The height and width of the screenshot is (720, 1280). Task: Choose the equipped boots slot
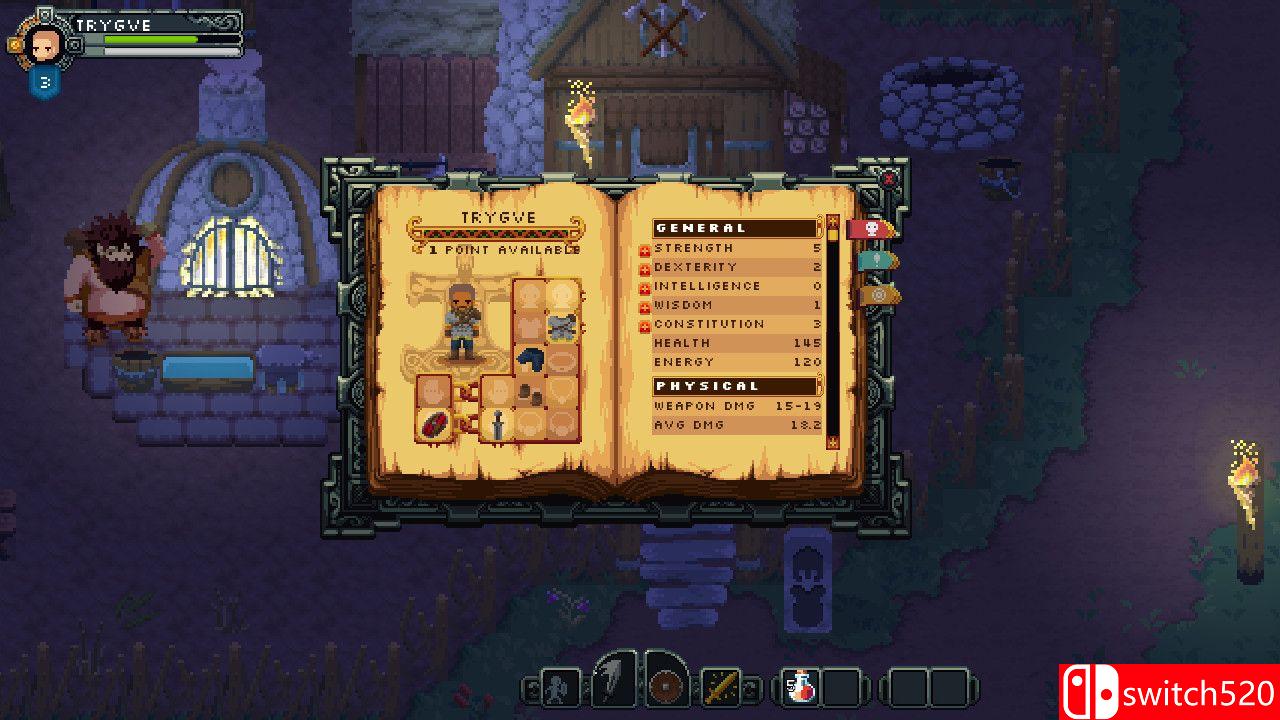tap(530, 393)
